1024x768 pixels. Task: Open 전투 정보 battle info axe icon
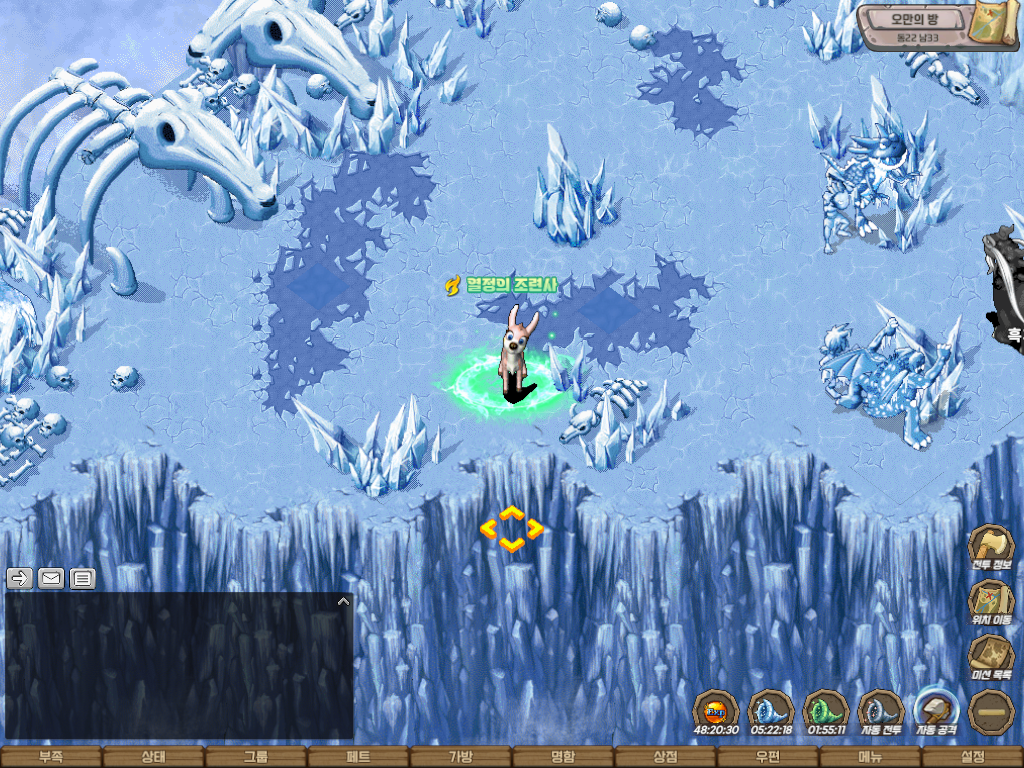tap(991, 546)
